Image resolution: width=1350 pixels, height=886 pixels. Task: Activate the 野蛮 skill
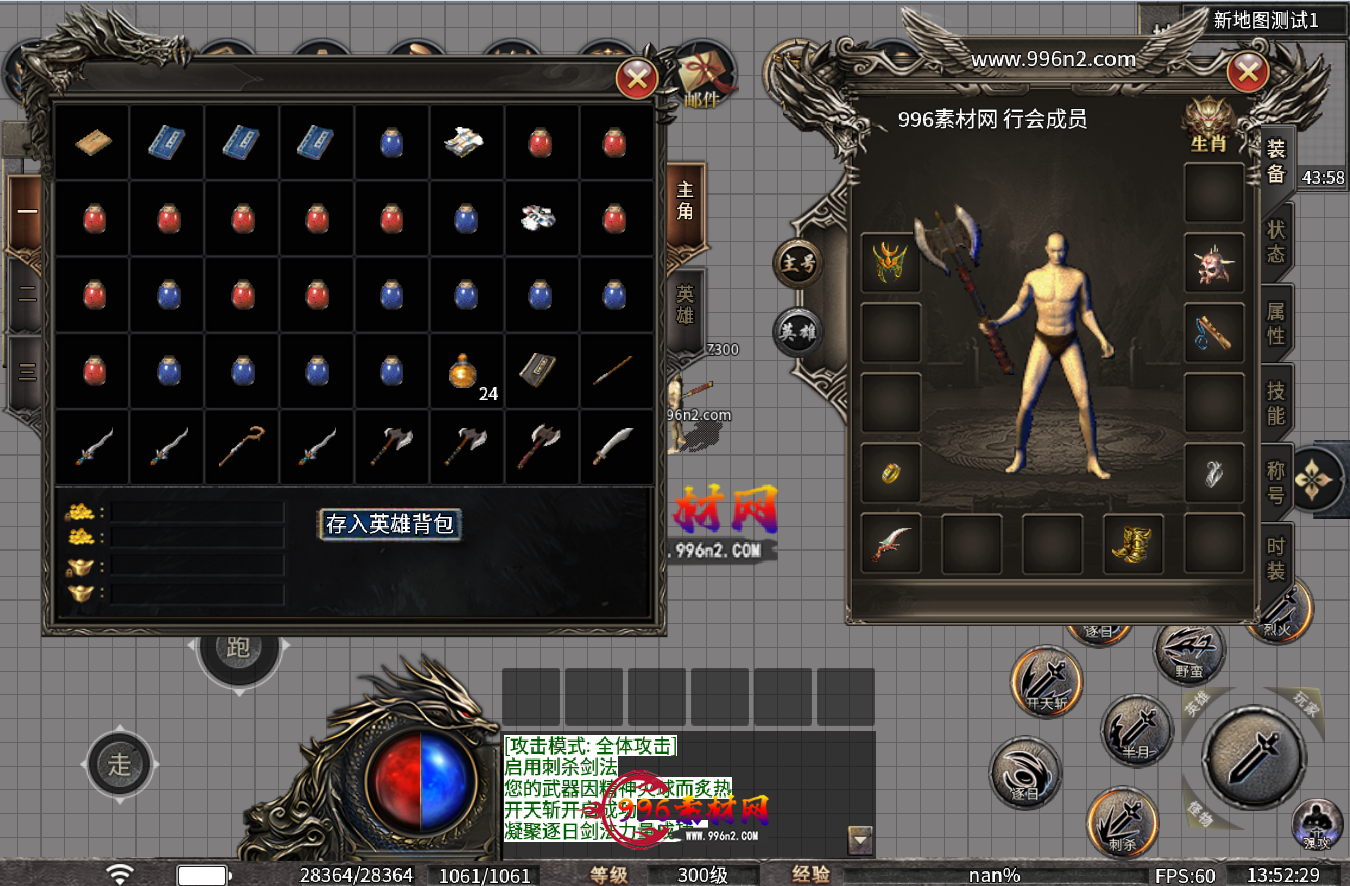coord(1189,652)
